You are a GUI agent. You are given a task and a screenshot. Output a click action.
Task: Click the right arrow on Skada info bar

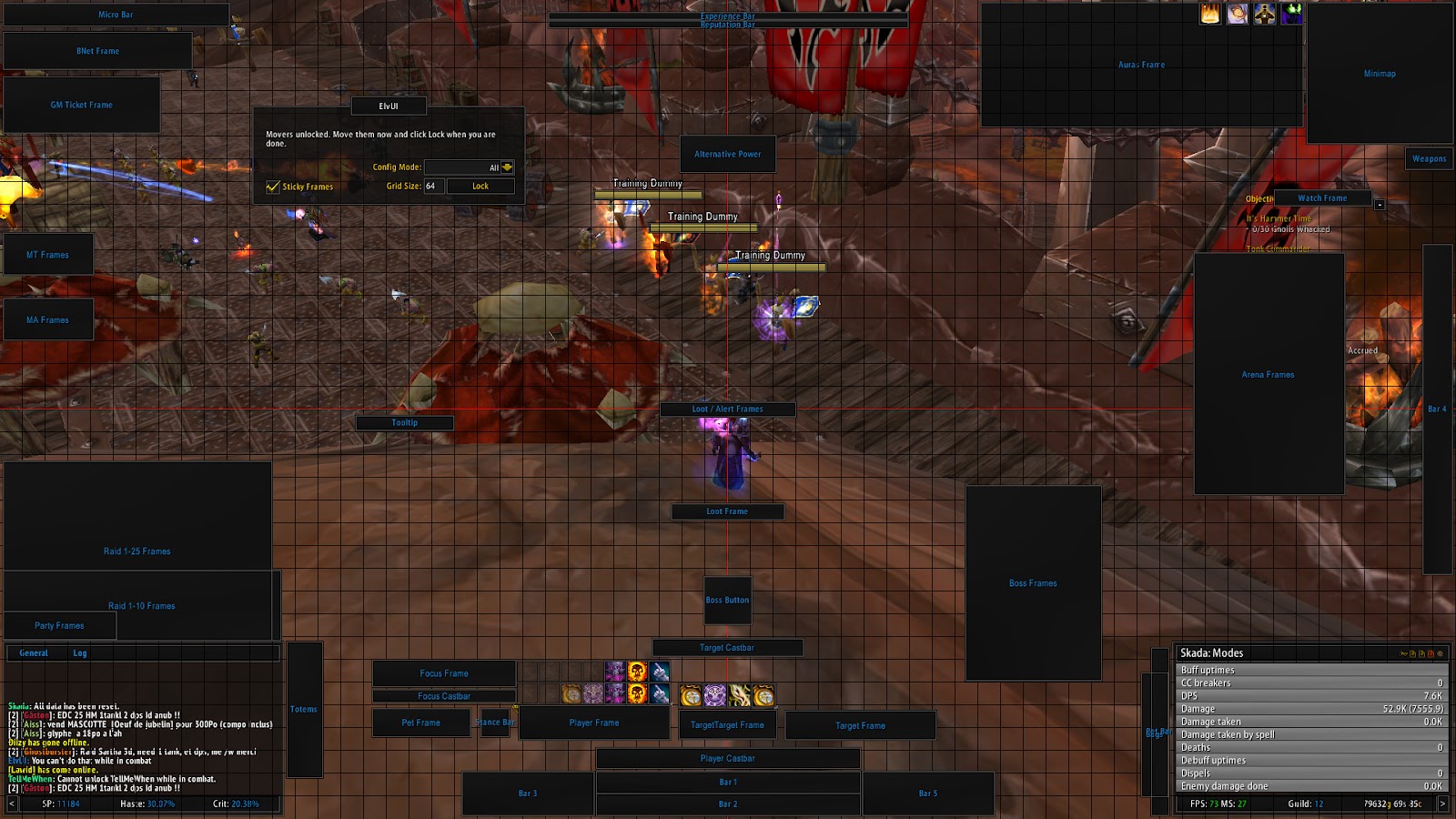(x=1444, y=803)
